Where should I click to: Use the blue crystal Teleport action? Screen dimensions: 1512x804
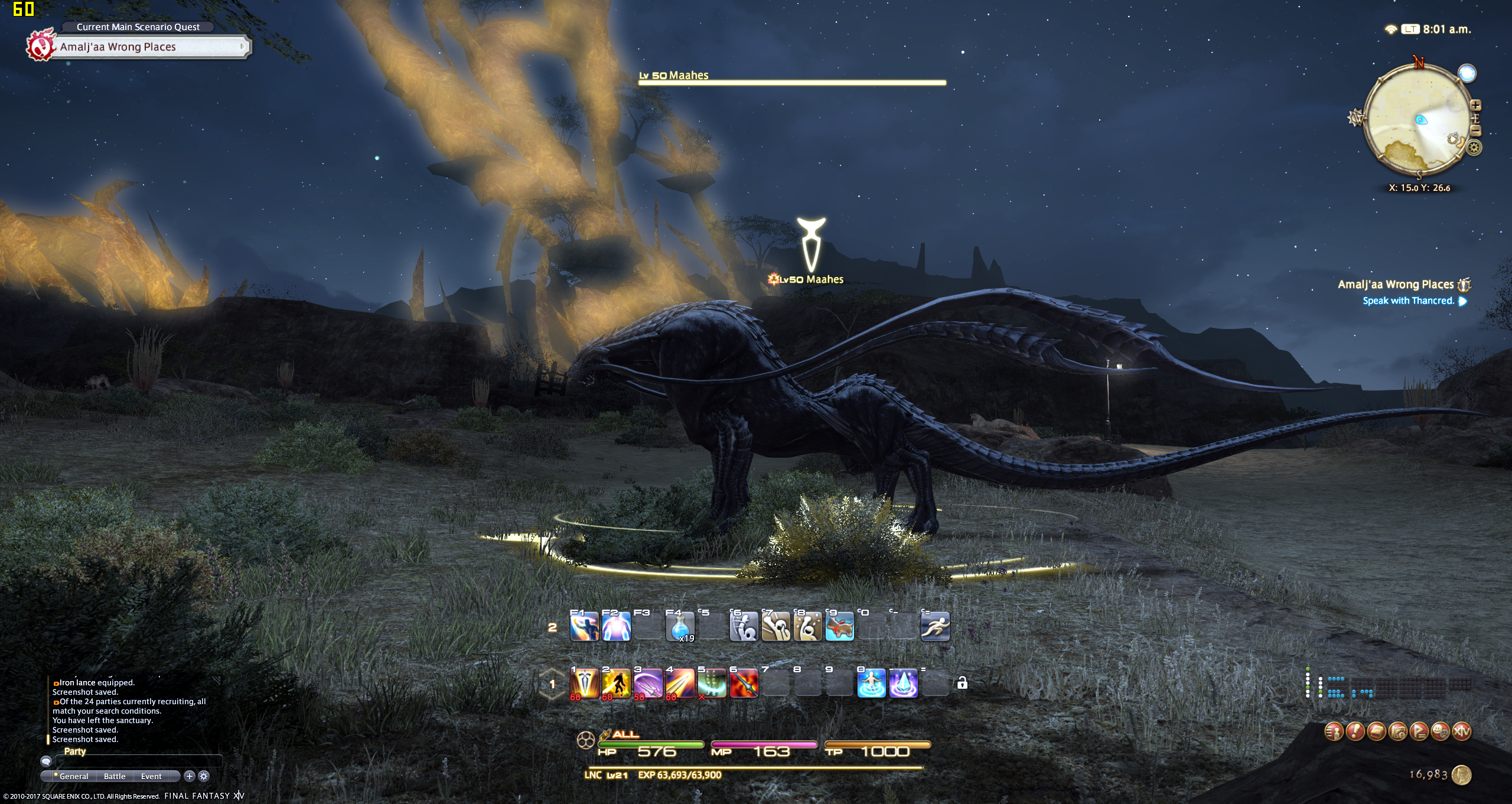click(903, 684)
